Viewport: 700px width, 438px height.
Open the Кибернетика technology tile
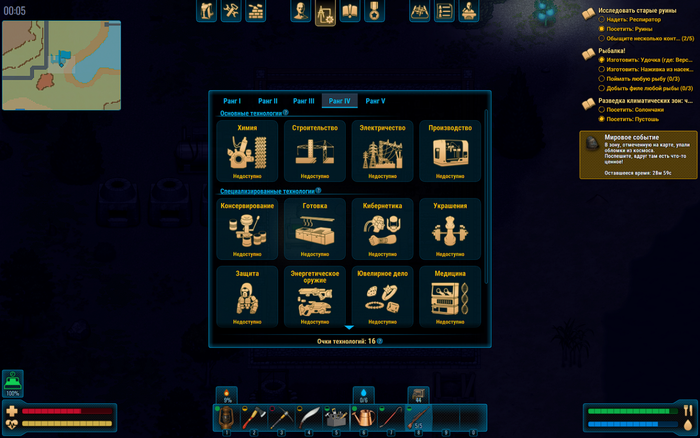click(x=383, y=229)
